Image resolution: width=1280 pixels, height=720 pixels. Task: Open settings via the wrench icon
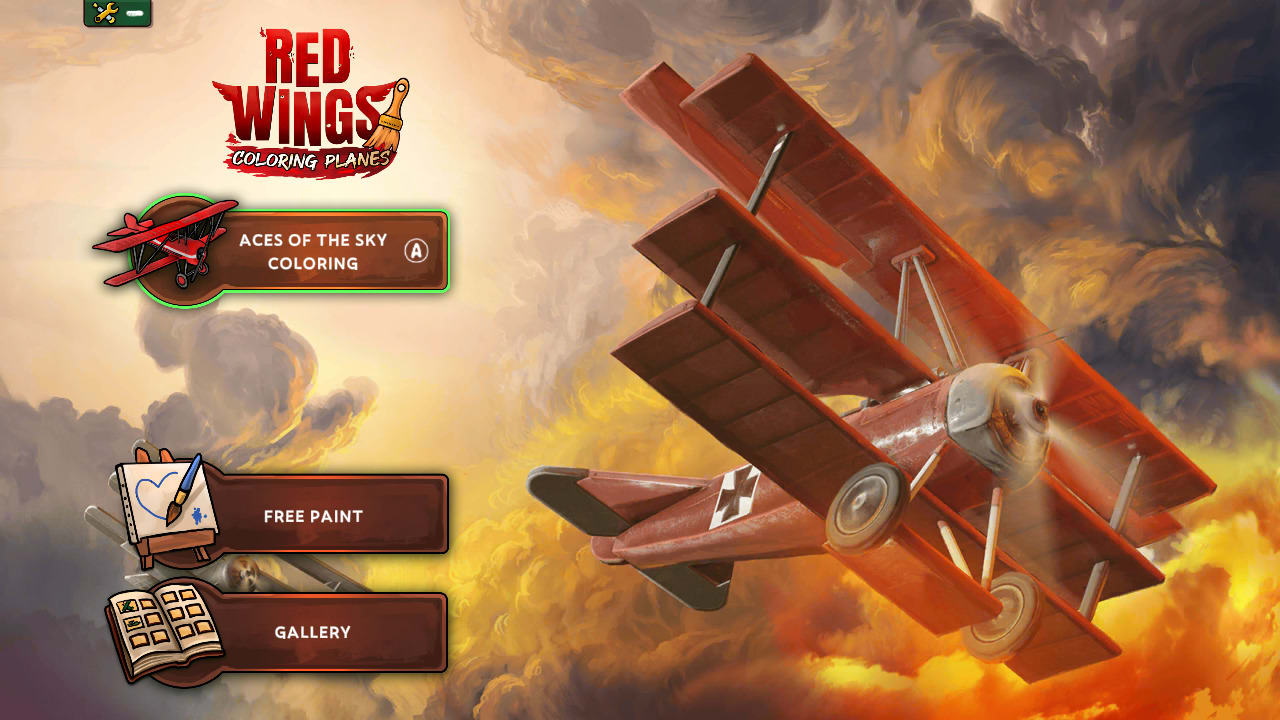pos(105,13)
